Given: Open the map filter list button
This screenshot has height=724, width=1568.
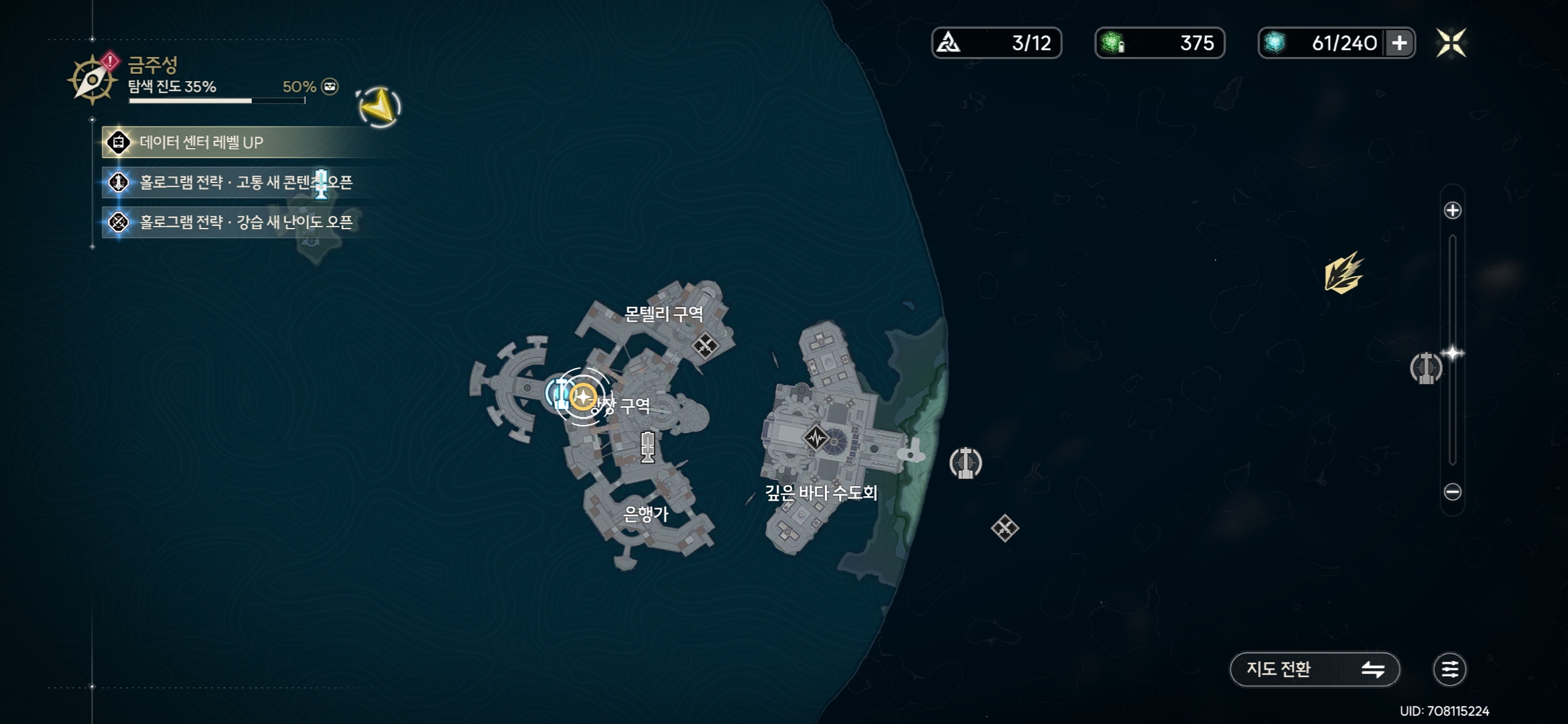Looking at the screenshot, I should point(1449,669).
